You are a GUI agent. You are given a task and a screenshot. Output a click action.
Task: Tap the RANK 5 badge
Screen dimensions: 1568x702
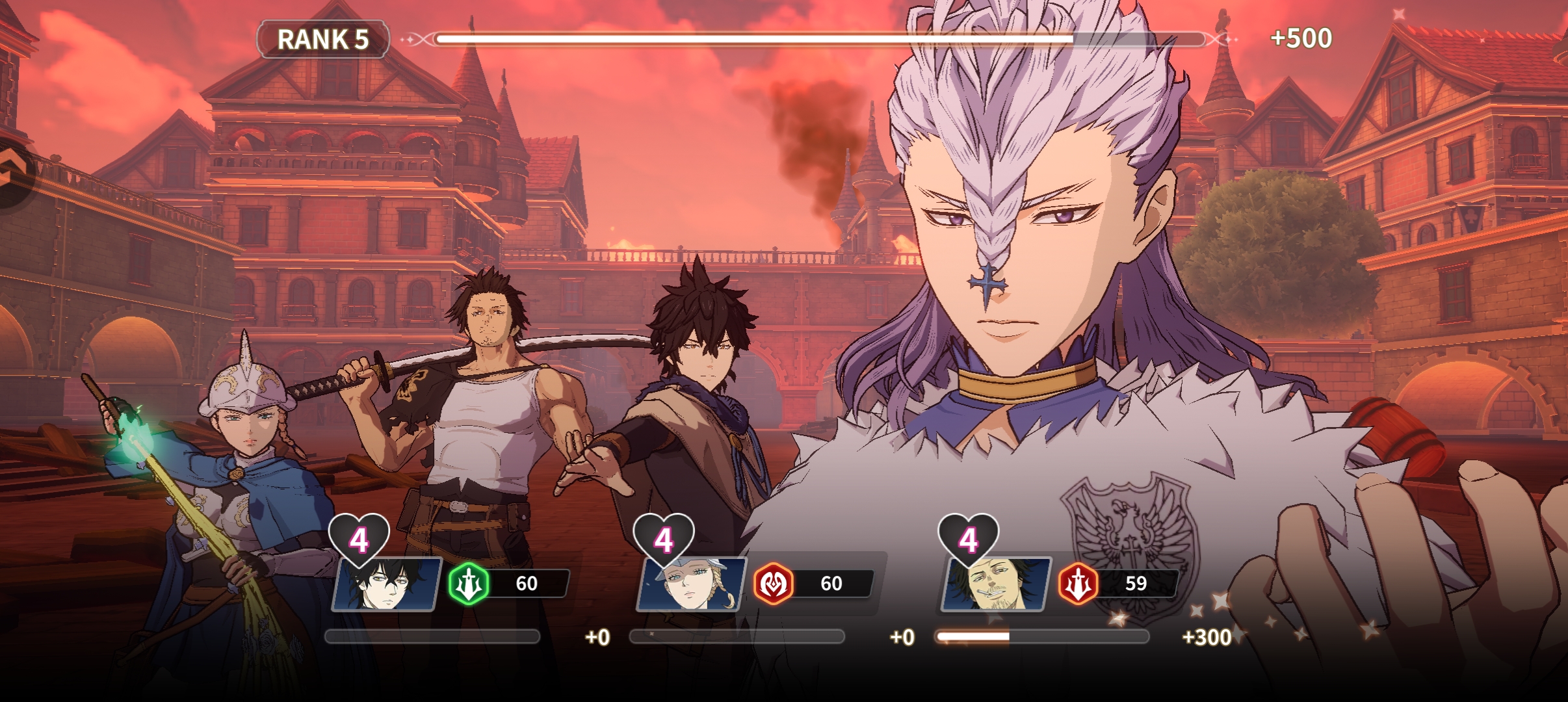point(323,40)
